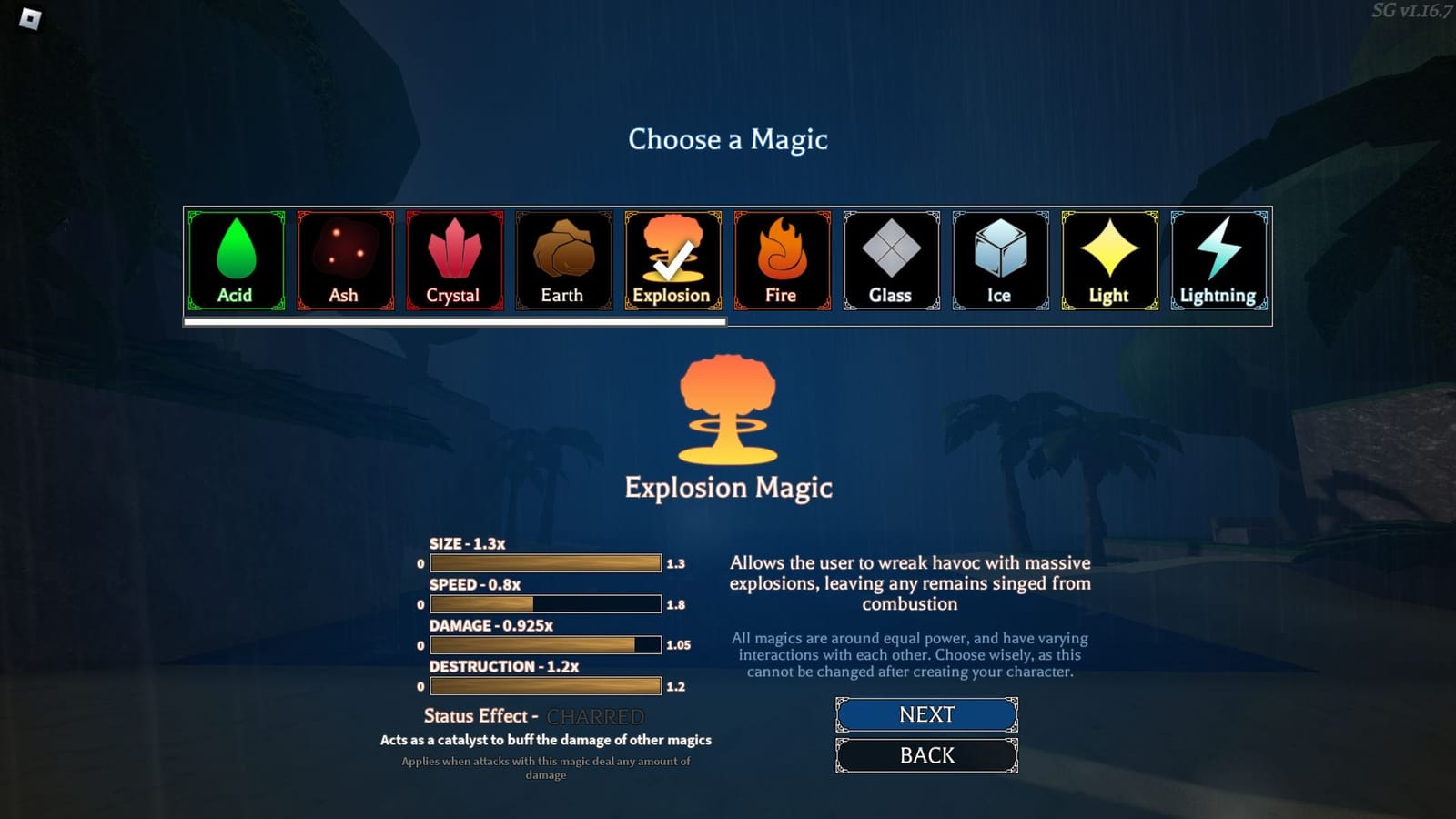Pick the Crystal magic icon
Screen dimensions: 1456x819
[453, 259]
